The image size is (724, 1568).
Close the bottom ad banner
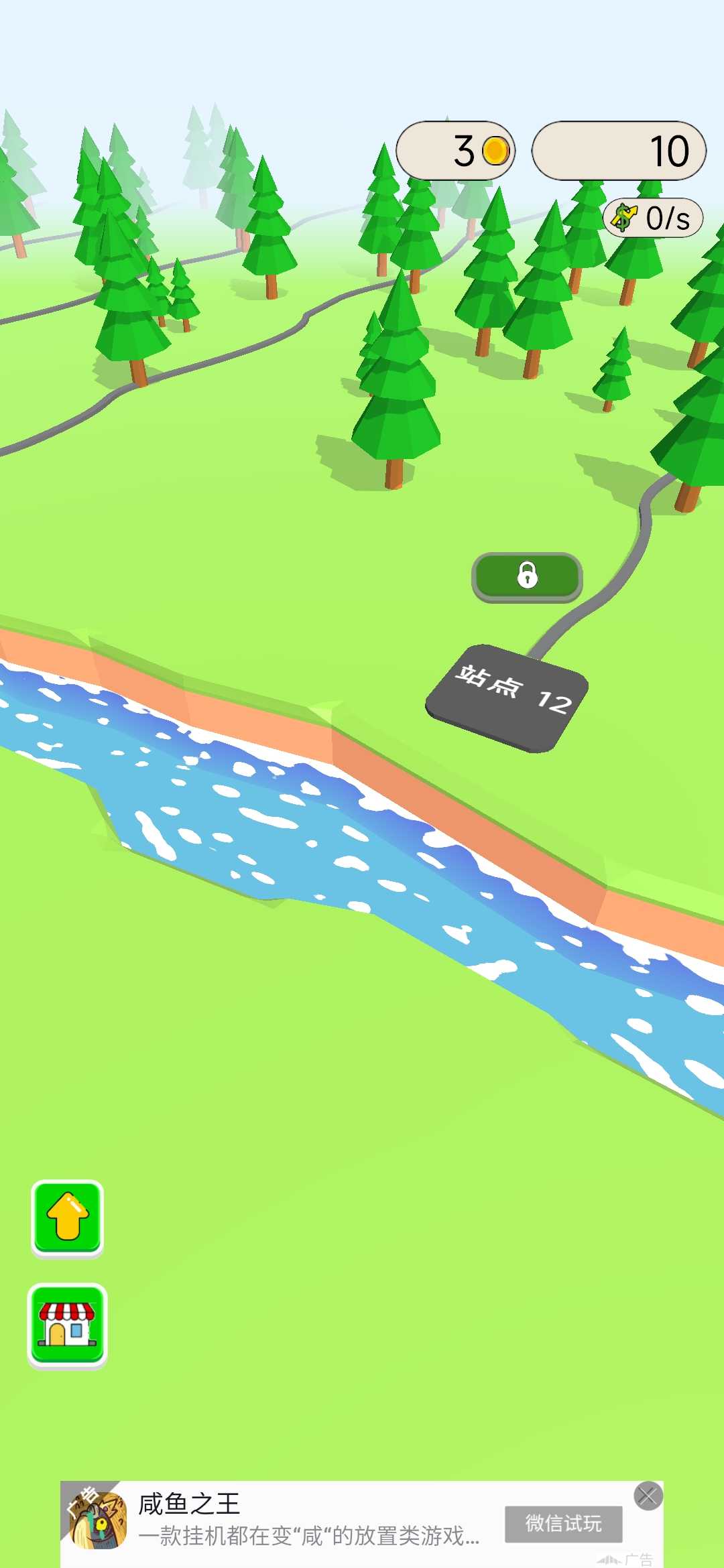(648, 1496)
